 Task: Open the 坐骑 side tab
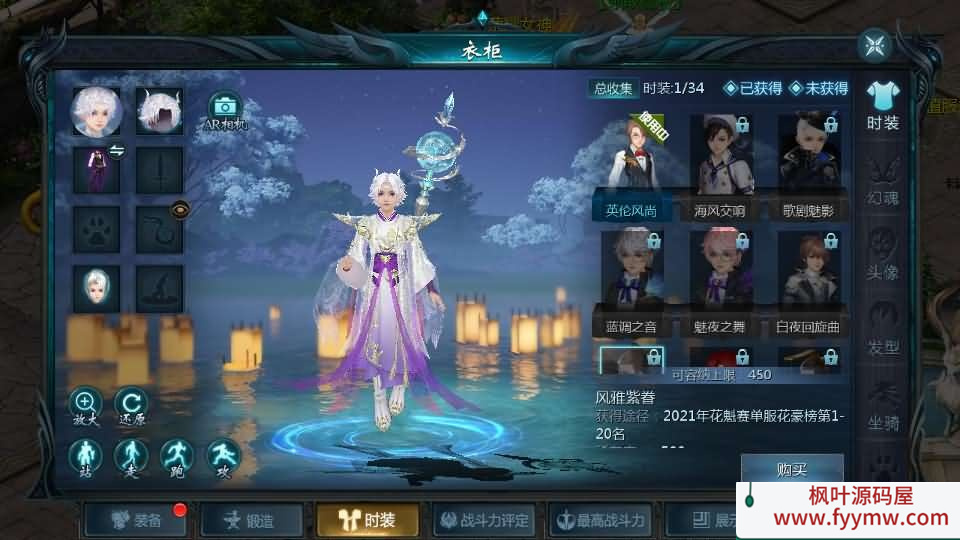882,405
